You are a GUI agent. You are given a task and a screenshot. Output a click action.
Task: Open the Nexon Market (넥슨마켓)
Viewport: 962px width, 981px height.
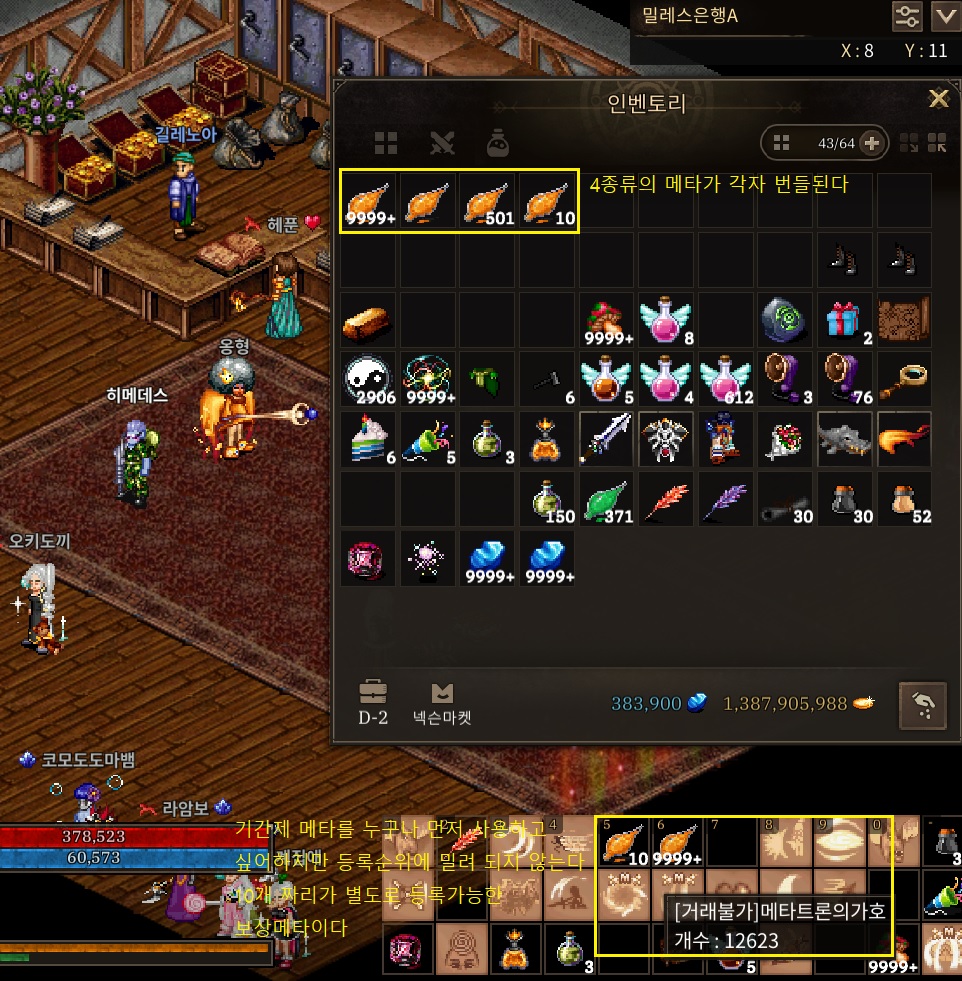tap(441, 704)
